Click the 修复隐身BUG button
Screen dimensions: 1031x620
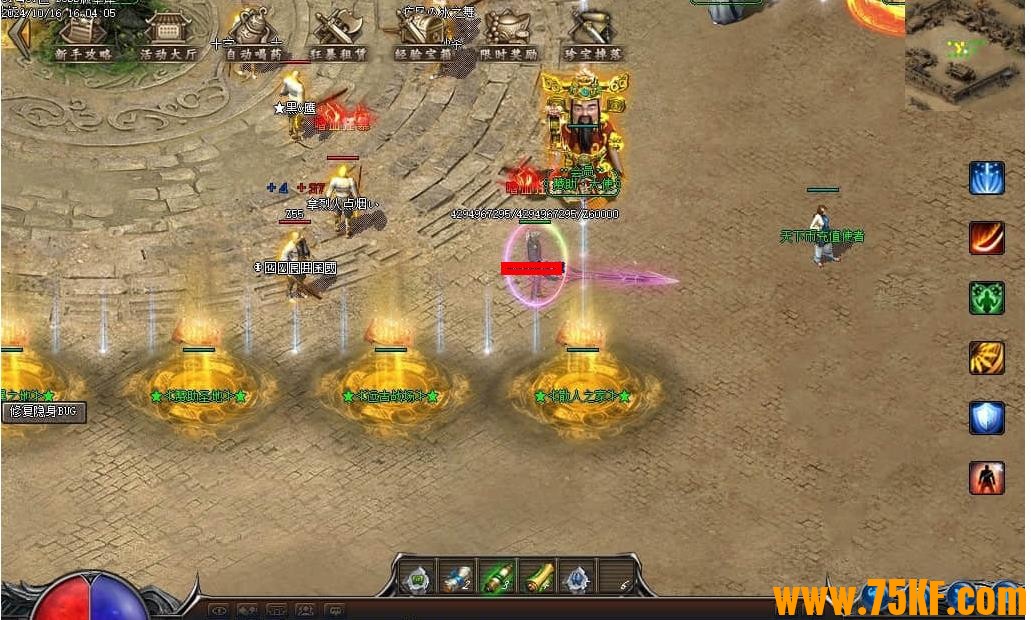click(x=44, y=412)
